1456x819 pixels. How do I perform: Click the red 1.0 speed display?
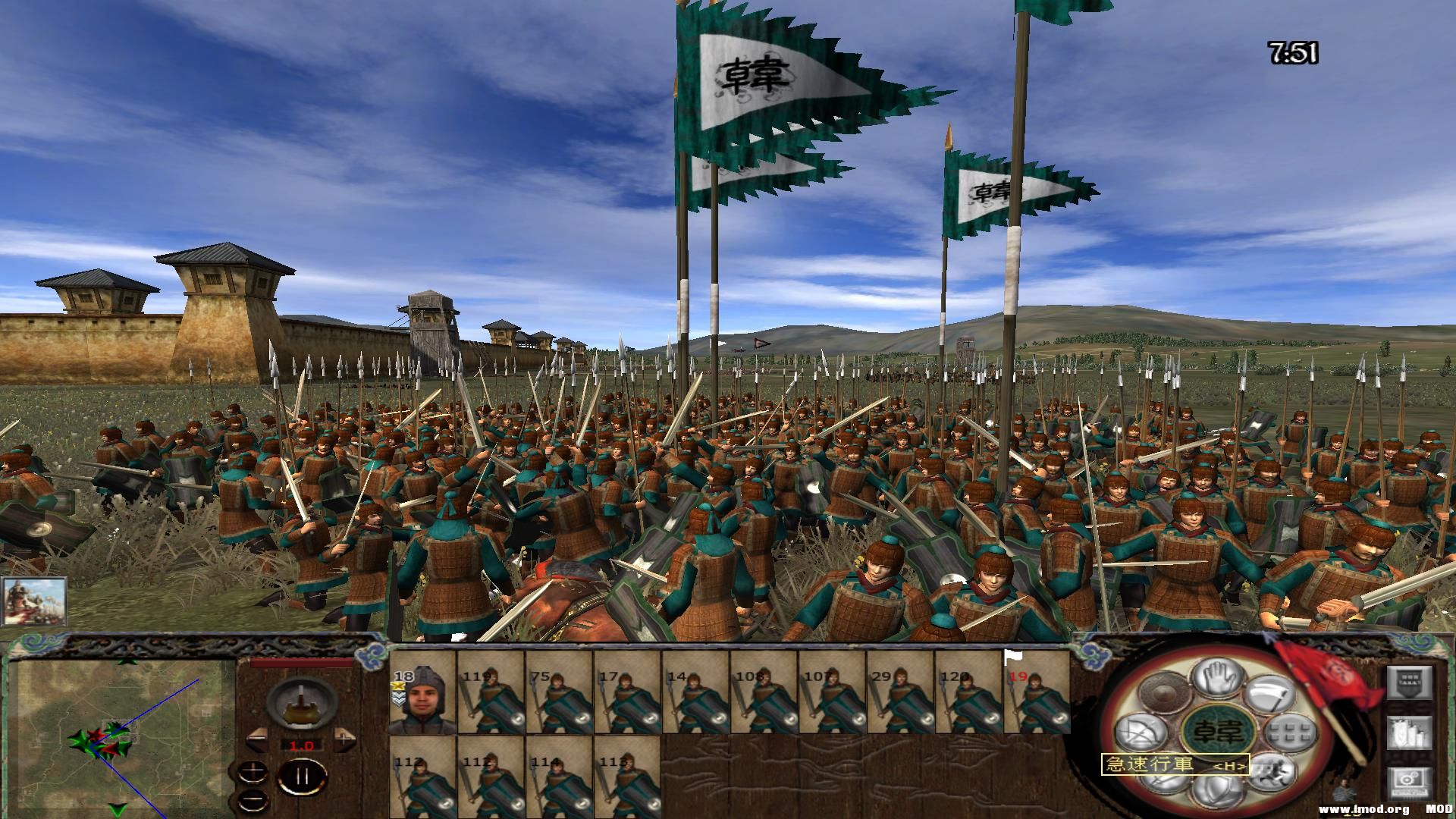coord(302,745)
